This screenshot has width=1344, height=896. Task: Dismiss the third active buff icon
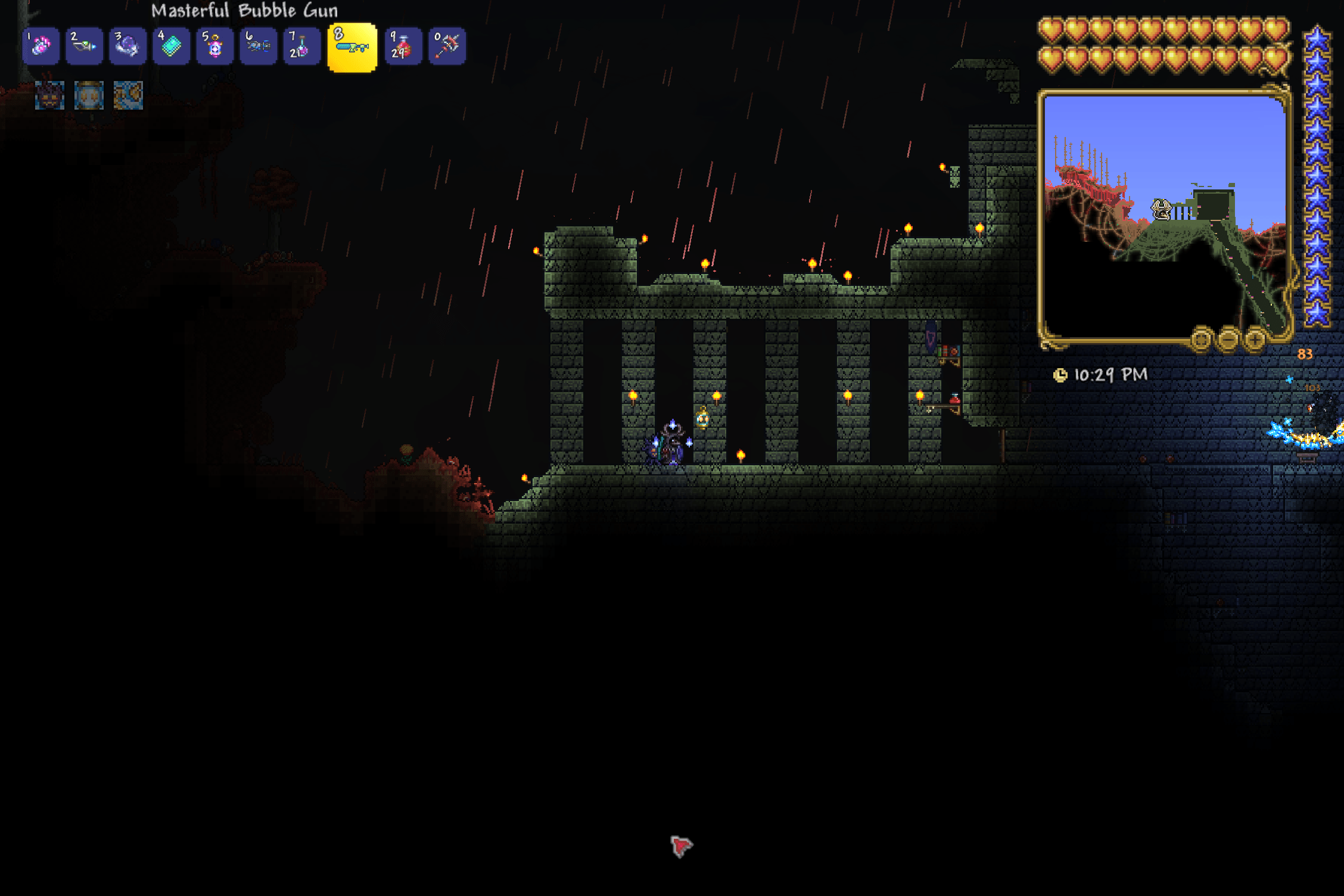129,95
